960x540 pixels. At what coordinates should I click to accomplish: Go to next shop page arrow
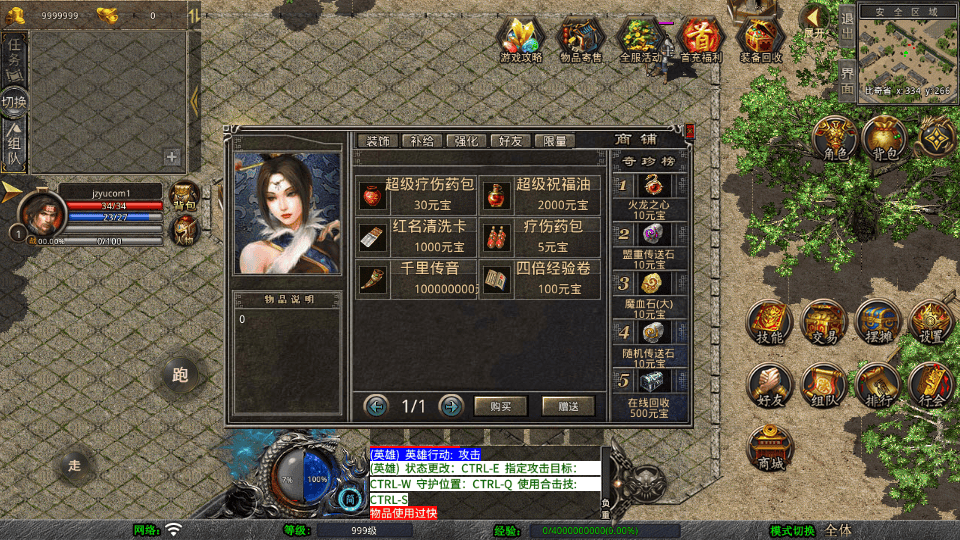point(451,406)
